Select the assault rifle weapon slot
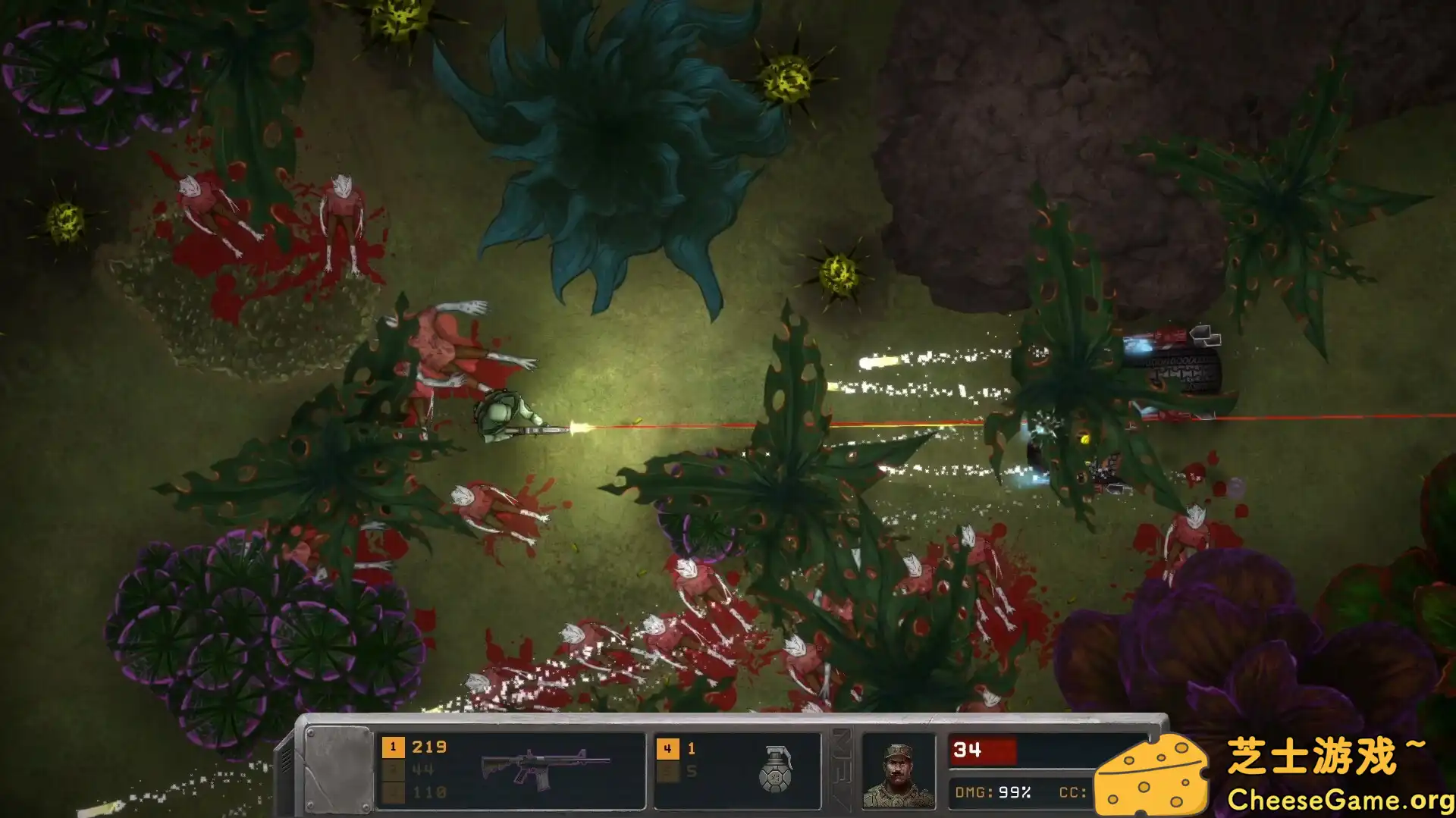This screenshot has width=1456, height=818. point(545,767)
